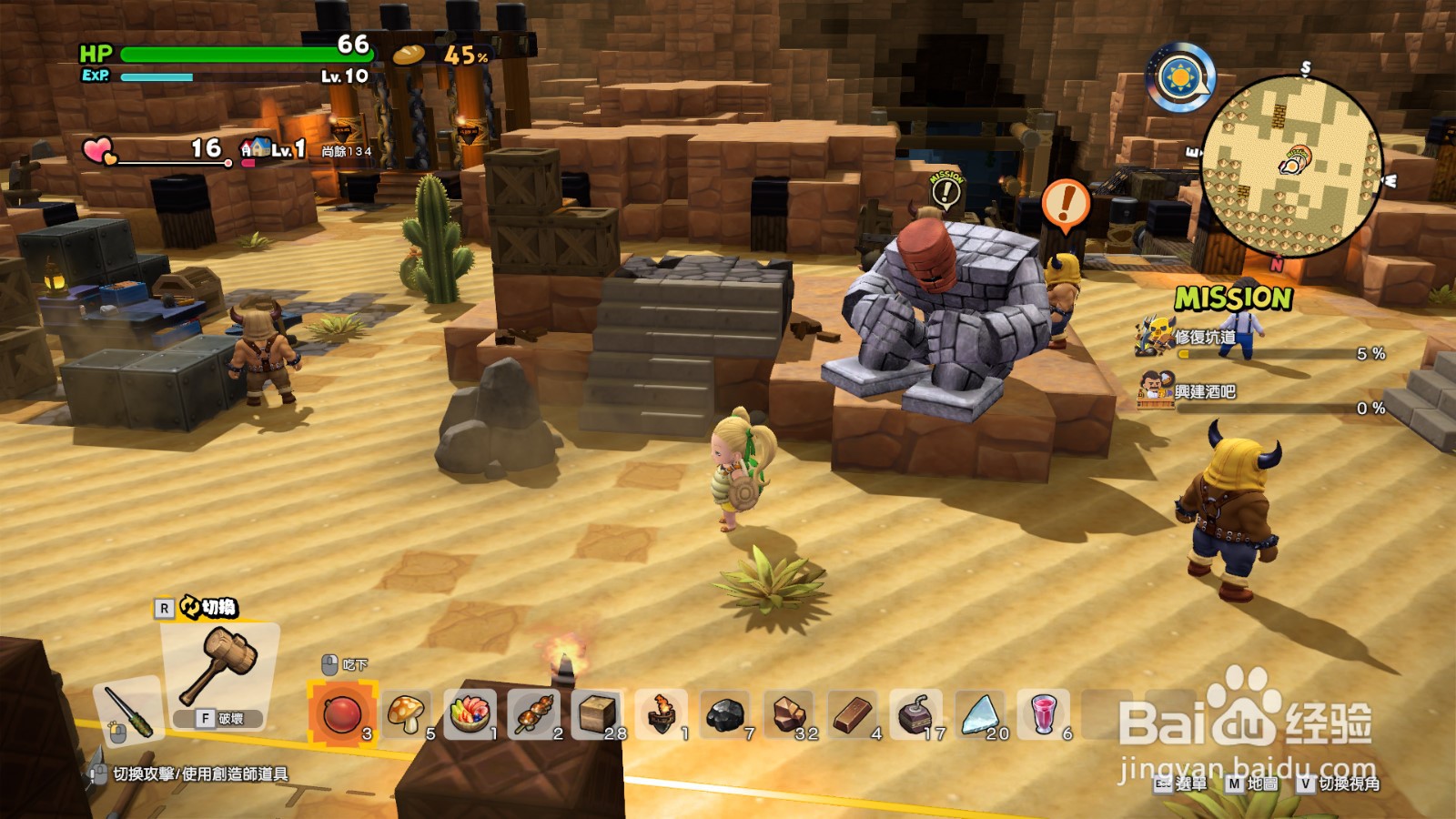The height and width of the screenshot is (819, 1456).
Task: Select the earth block slot
Action: [597, 714]
